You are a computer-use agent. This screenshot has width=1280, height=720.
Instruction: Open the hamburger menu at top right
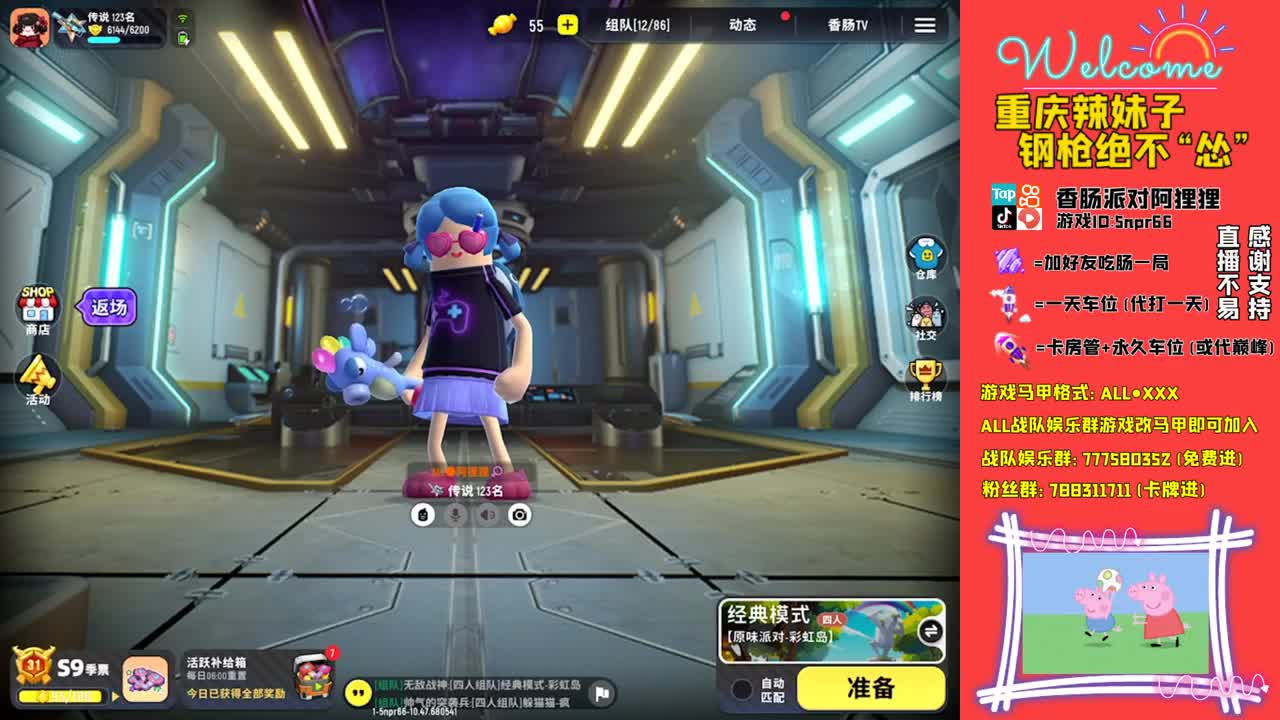point(924,25)
